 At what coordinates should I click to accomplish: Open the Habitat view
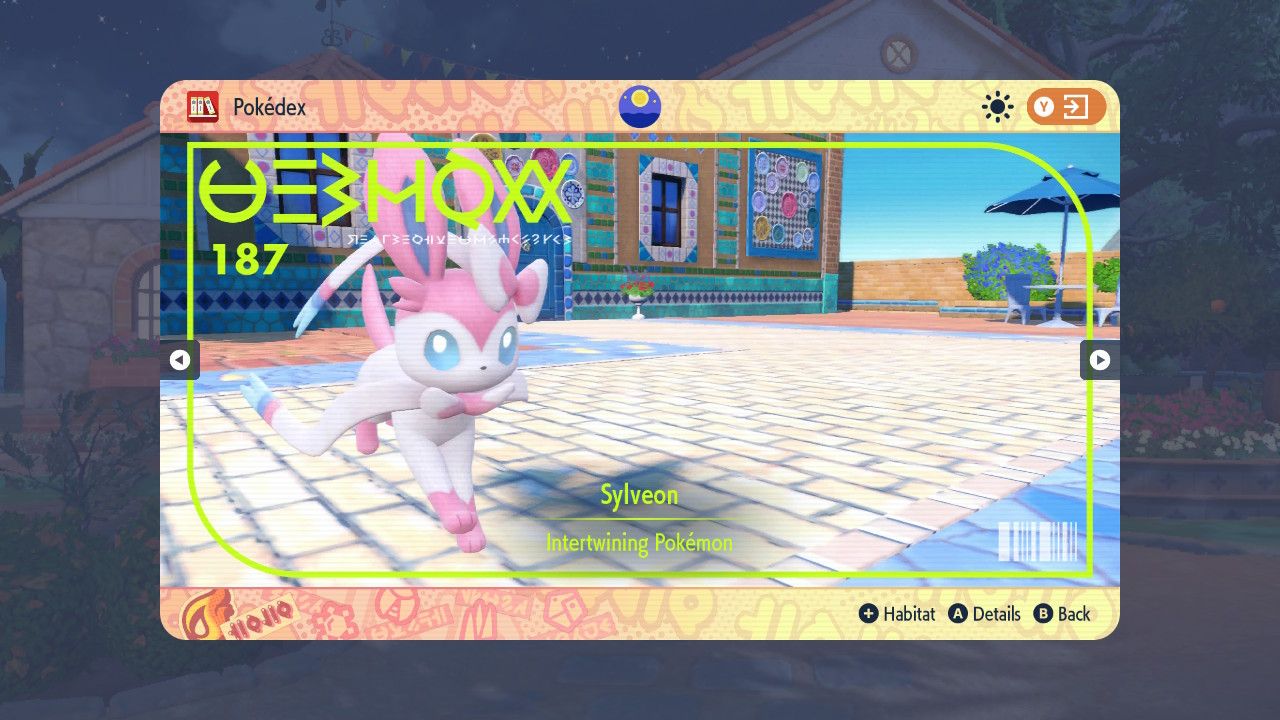pyautogui.click(x=897, y=614)
